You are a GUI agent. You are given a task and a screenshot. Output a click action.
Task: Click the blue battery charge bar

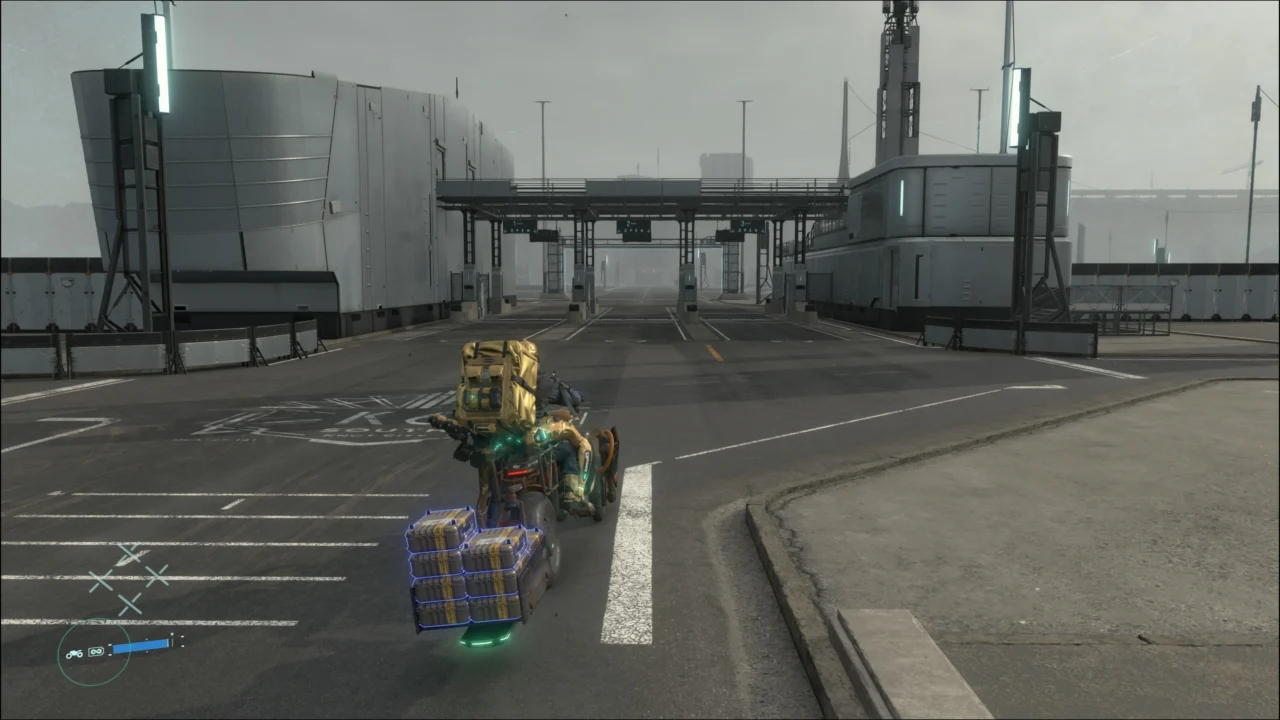point(140,646)
